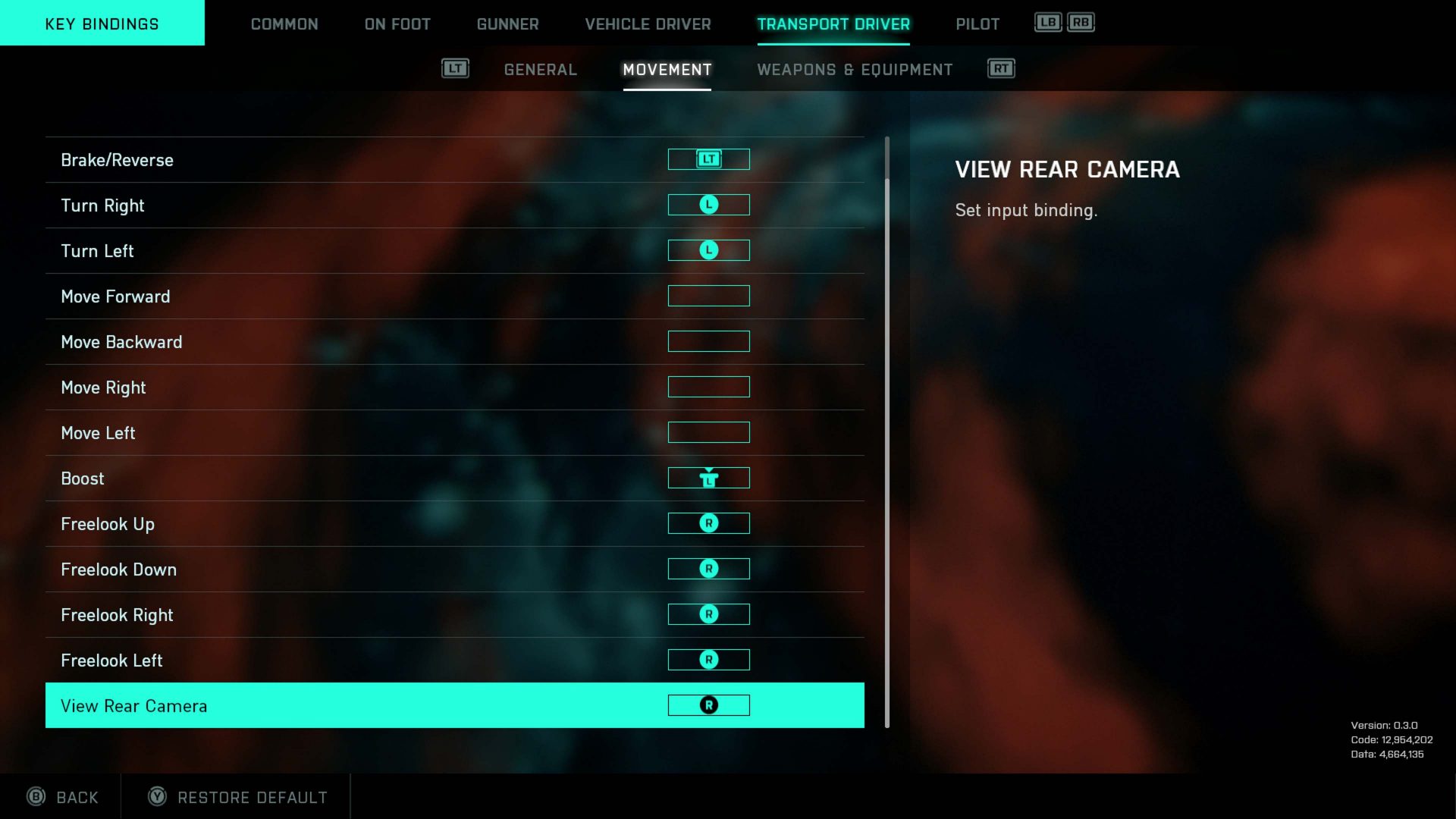This screenshot has width=1456, height=819.
Task: Click the LT binding for Brake/Reverse
Action: [708, 158]
